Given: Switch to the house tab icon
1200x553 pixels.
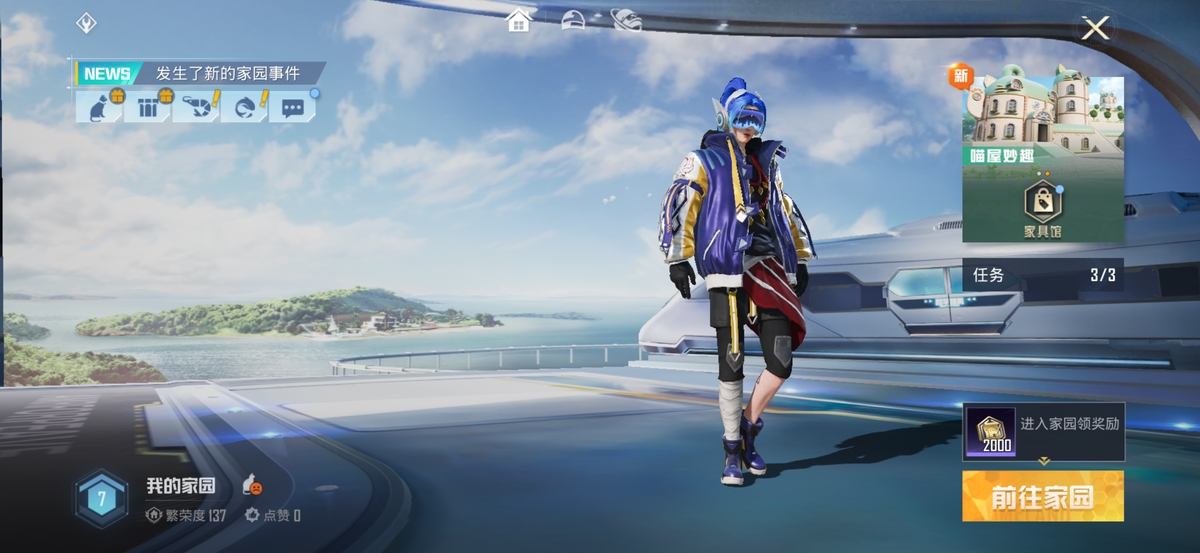Looking at the screenshot, I should [518, 20].
